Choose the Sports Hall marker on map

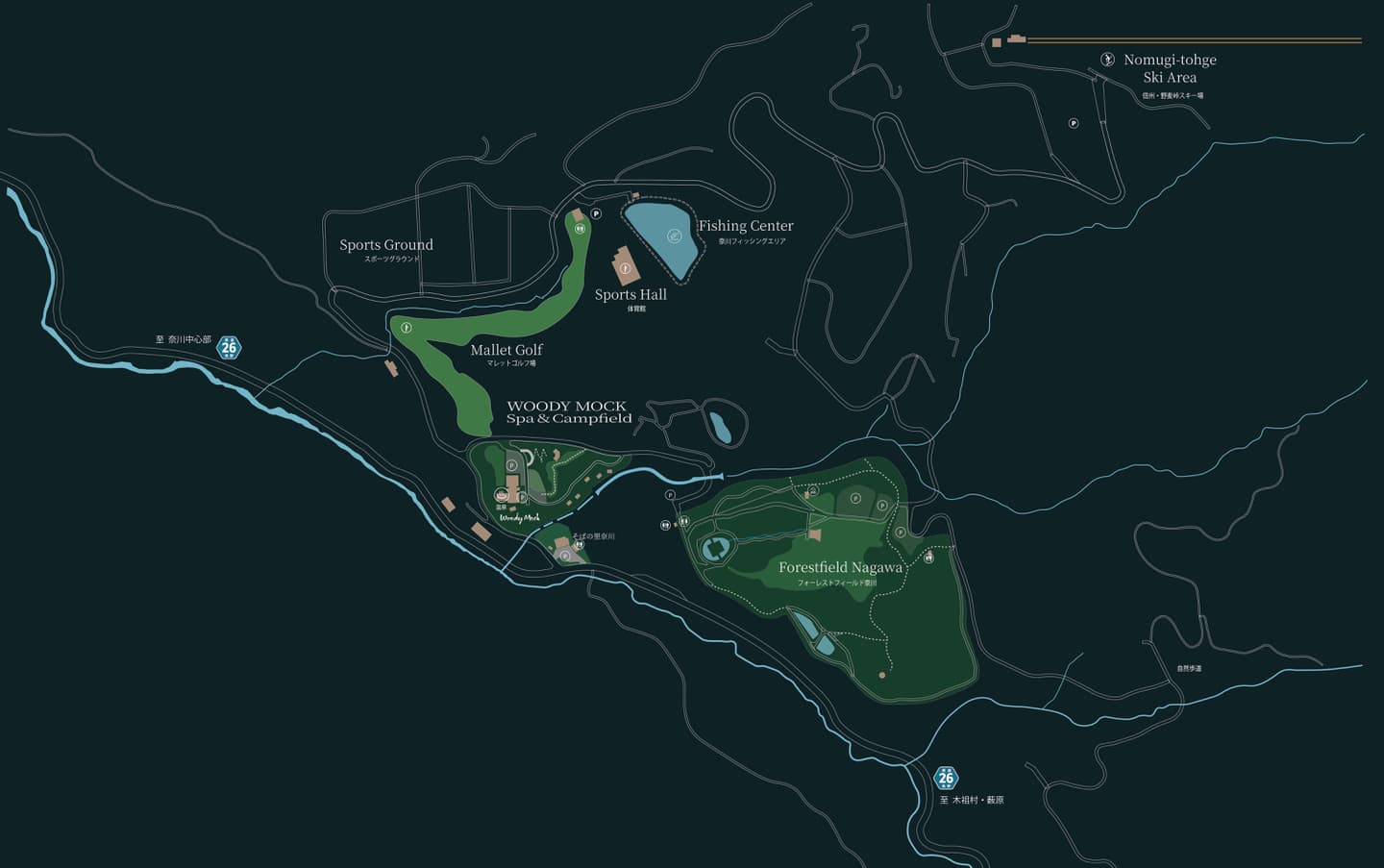tap(626, 267)
